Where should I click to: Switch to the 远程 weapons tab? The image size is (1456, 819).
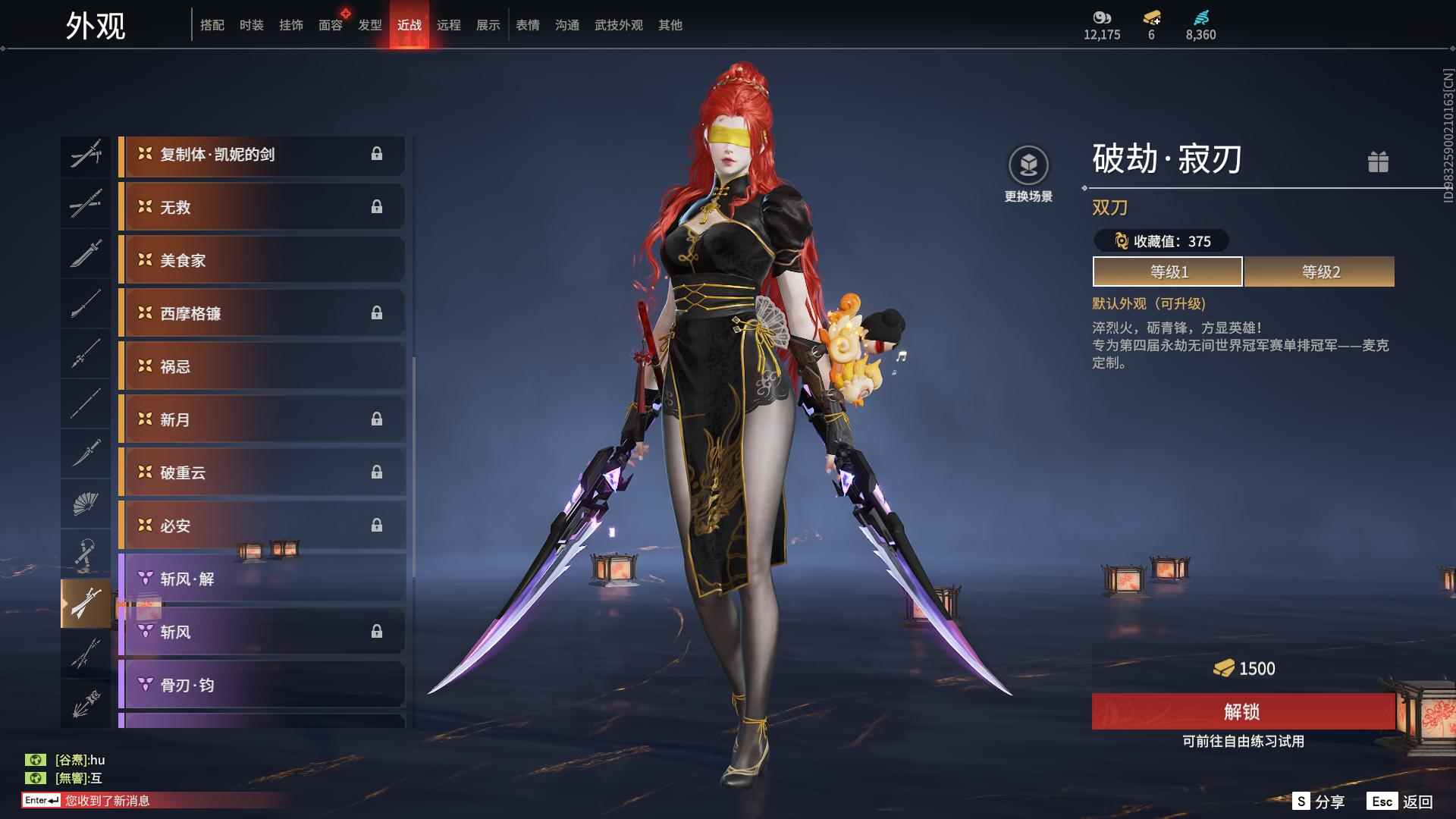[448, 25]
